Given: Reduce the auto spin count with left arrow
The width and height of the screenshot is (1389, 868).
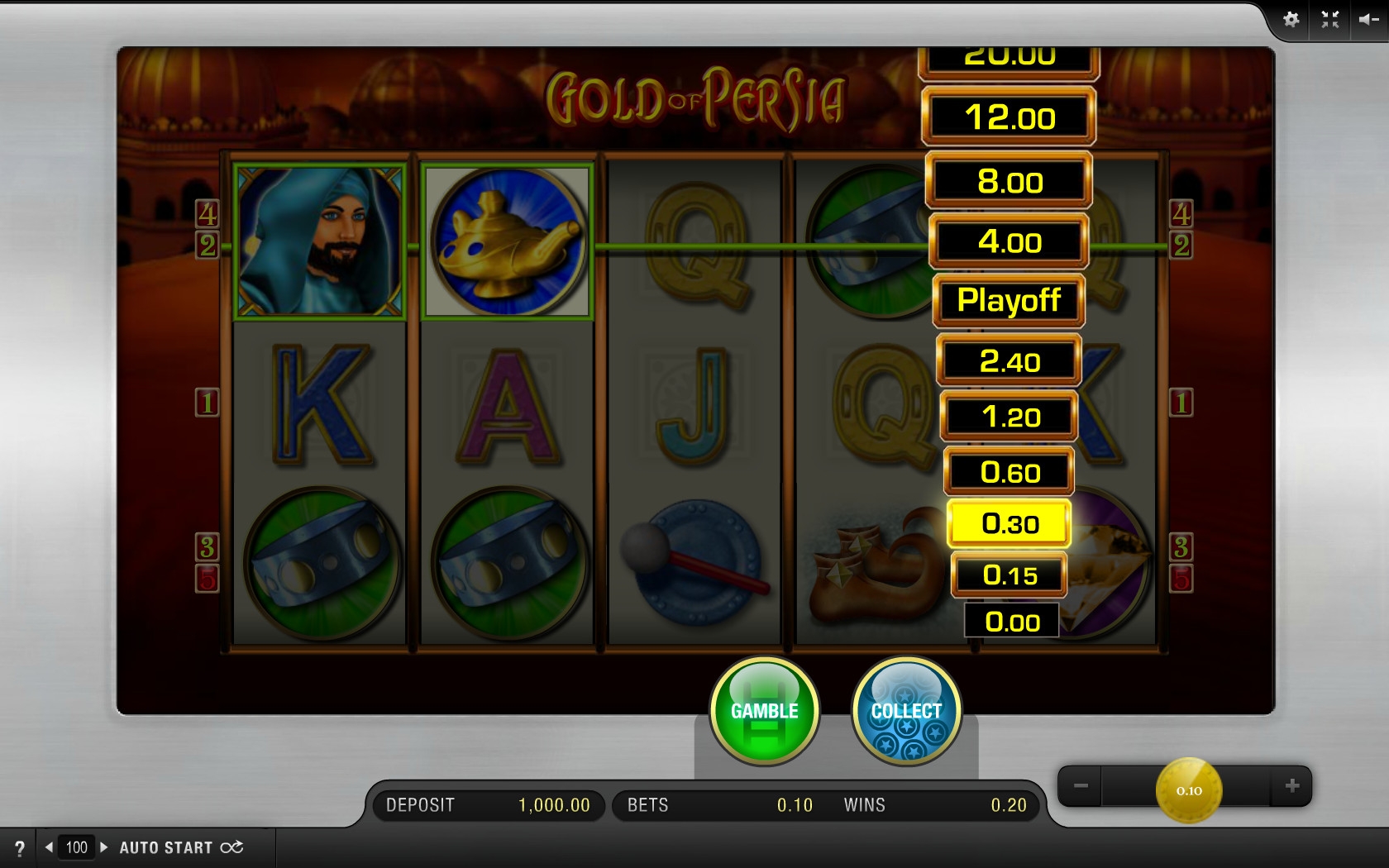Looking at the screenshot, I should (50, 847).
